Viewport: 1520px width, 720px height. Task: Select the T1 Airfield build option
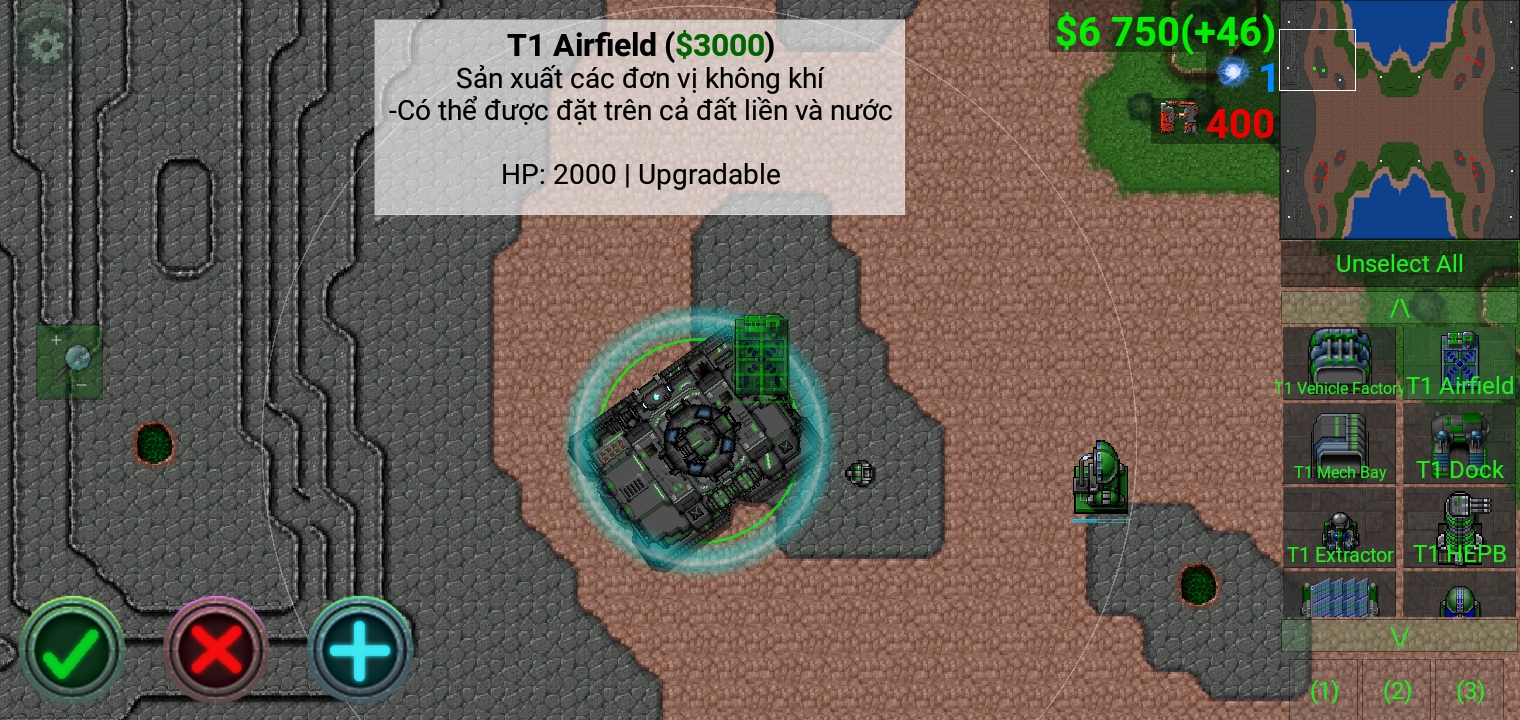pyautogui.click(x=1459, y=363)
